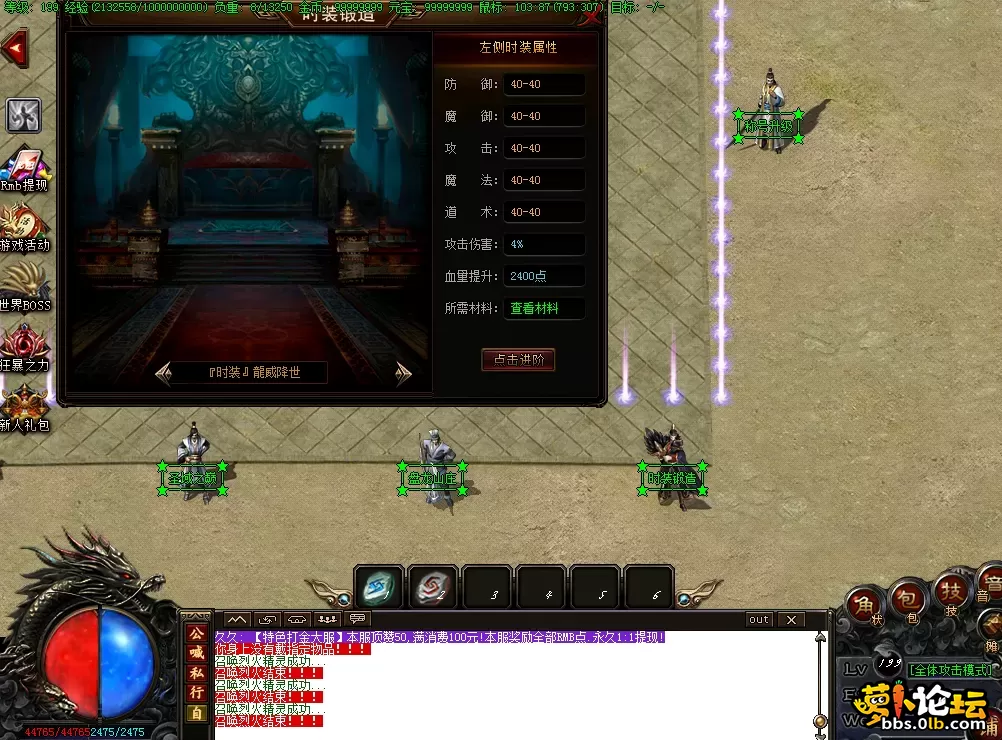Activate the 狂暴之力 icon
The image size is (1002, 740).
24,348
